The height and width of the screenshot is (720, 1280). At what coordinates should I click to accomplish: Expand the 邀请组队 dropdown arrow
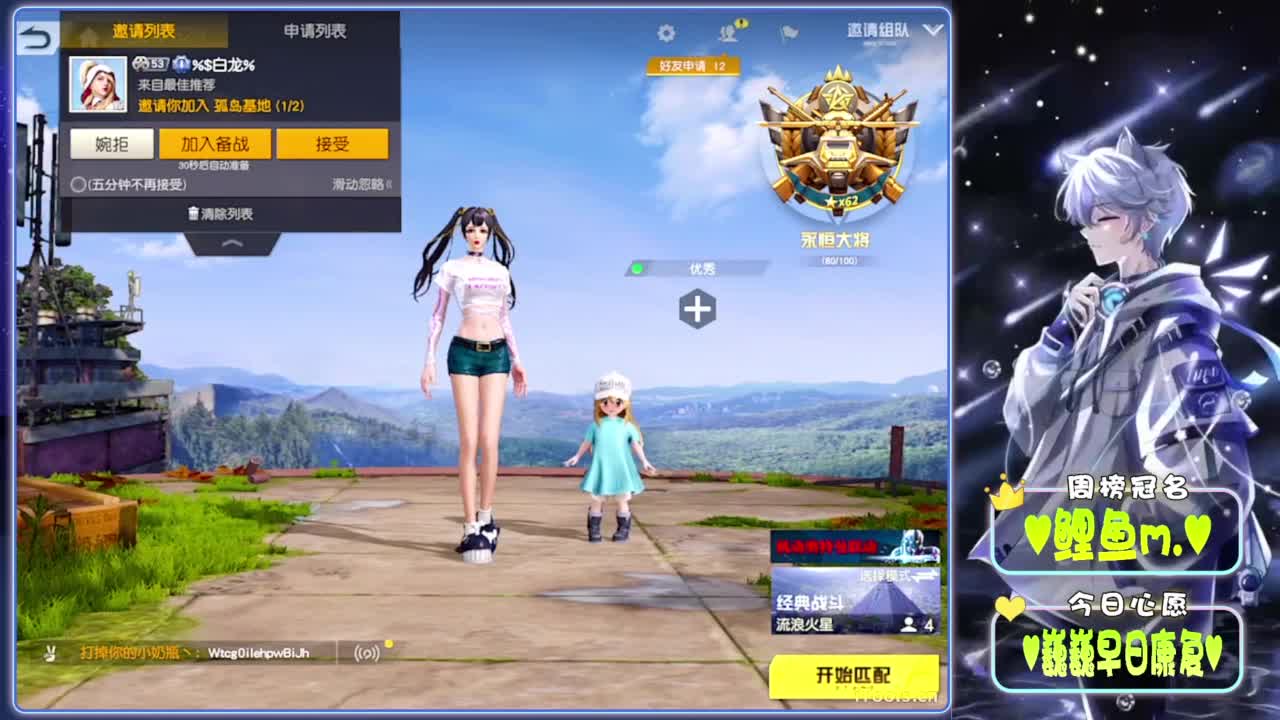click(932, 31)
